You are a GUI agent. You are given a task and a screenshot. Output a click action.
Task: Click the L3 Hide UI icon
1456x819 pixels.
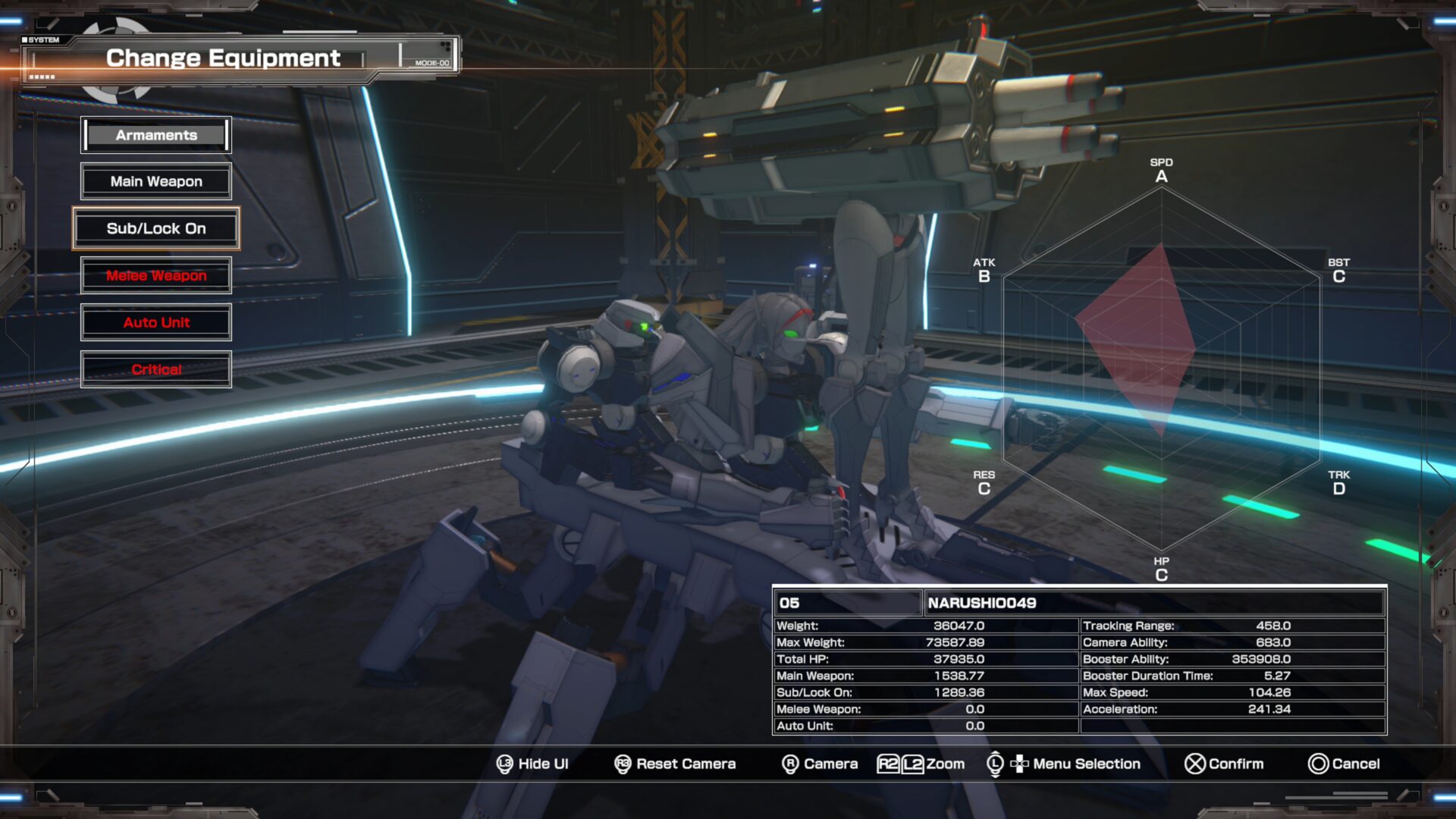tap(504, 764)
